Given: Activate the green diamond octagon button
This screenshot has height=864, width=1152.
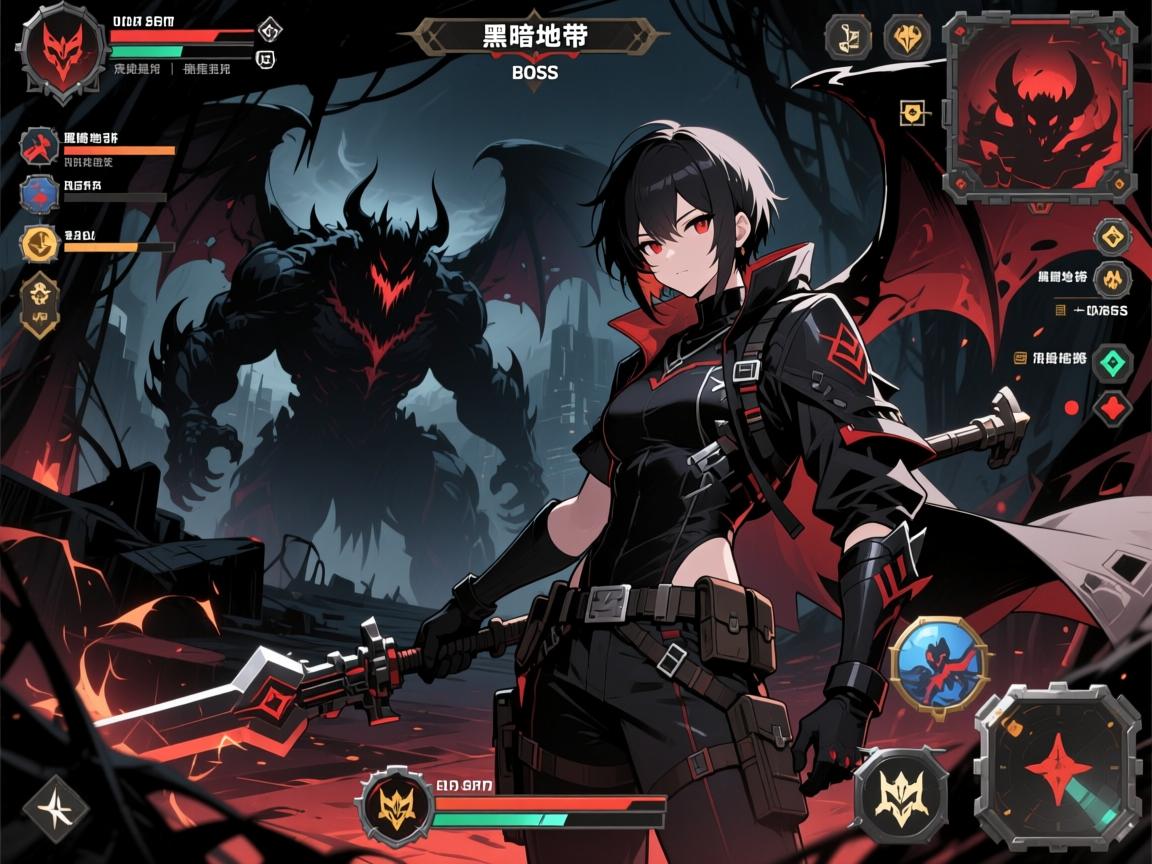Looking at the screenshot, I should (x=1112, y=361).
